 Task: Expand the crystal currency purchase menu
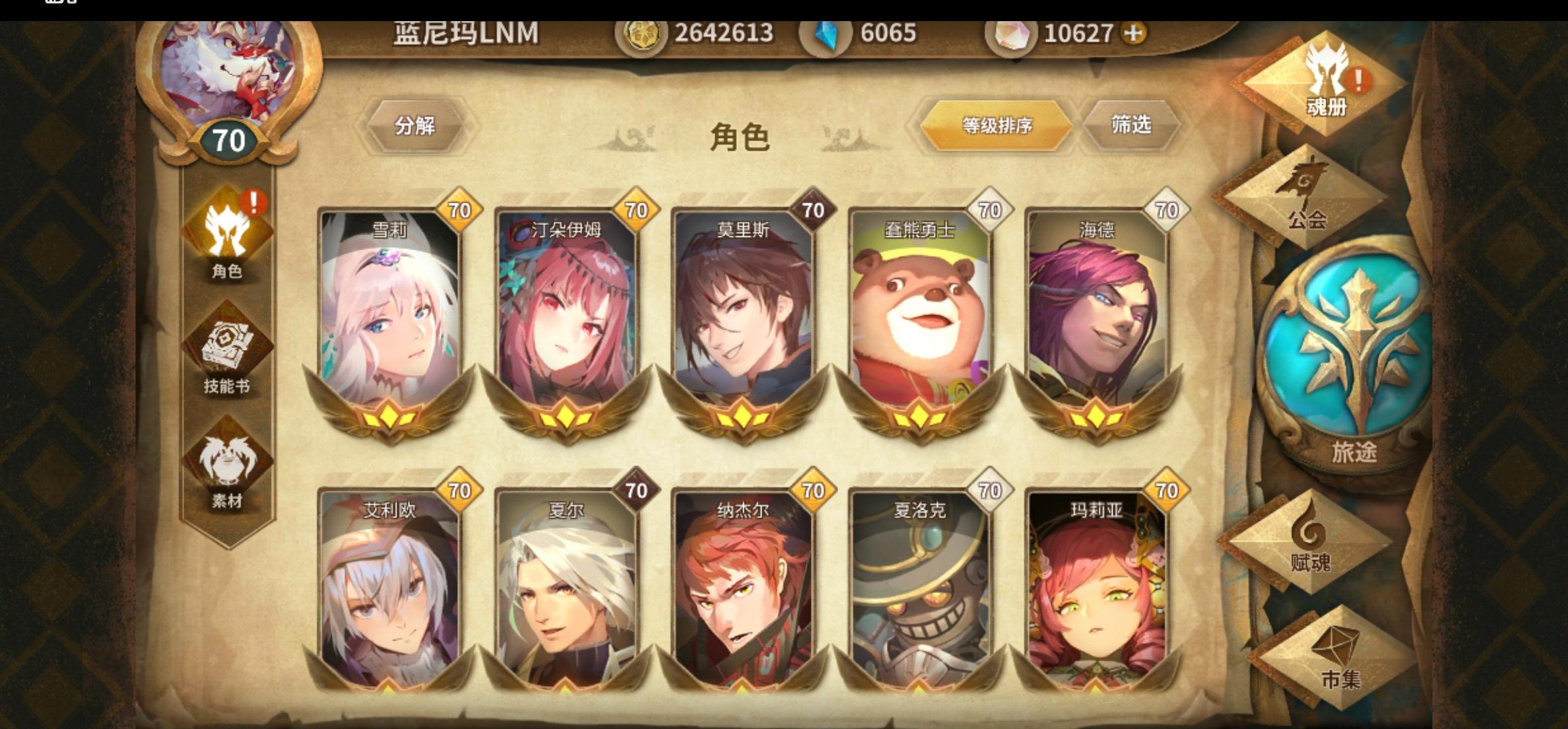click(1132, 31)
